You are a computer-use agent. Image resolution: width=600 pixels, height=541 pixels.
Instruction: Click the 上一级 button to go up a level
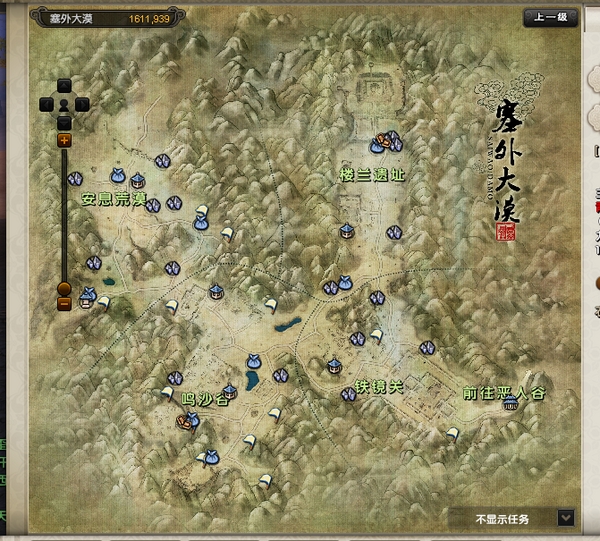click(550, 18)
